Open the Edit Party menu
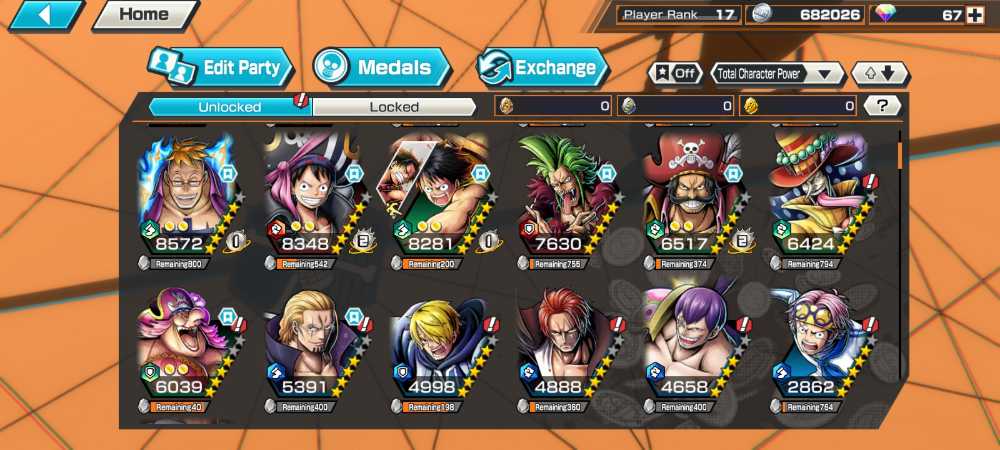 (221, 68)
